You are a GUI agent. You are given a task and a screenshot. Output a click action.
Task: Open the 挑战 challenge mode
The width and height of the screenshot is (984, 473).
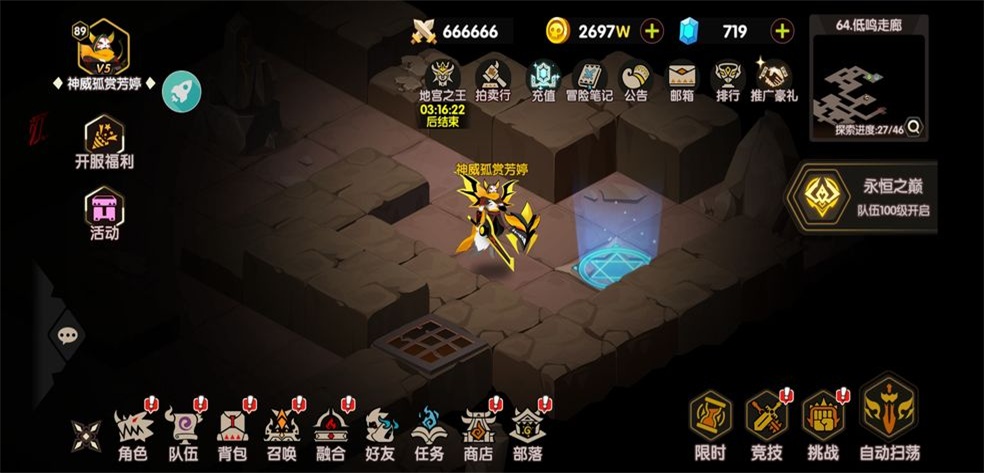824,426
